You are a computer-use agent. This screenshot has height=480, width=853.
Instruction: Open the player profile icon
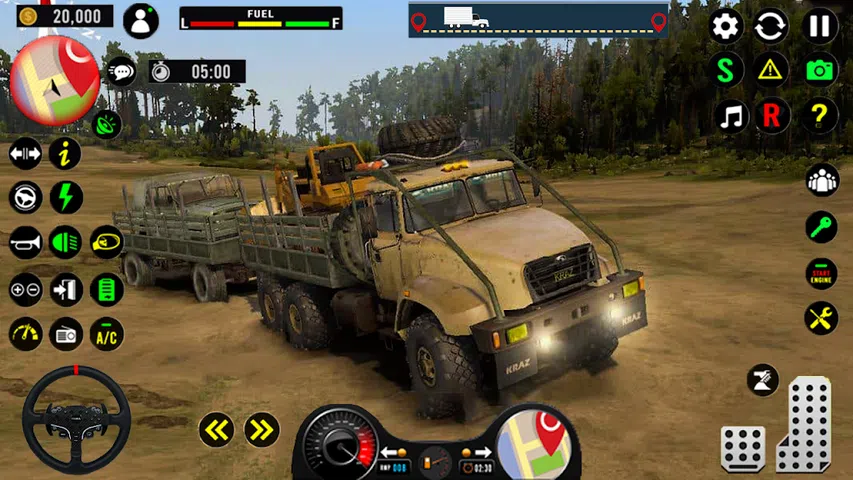(140, 20)
